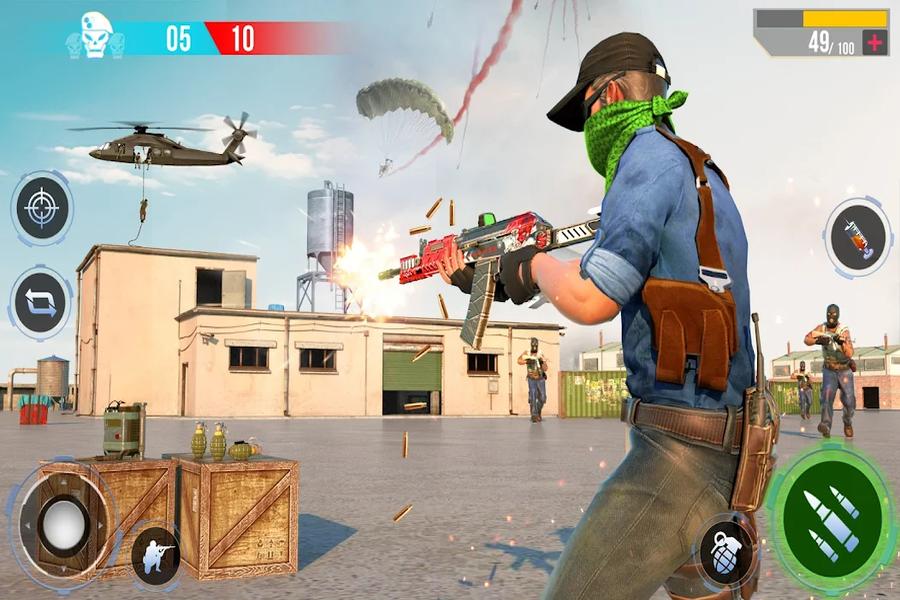Click the red plus health button
Viewport: 900px width, 600px height.
coord(874,42)
